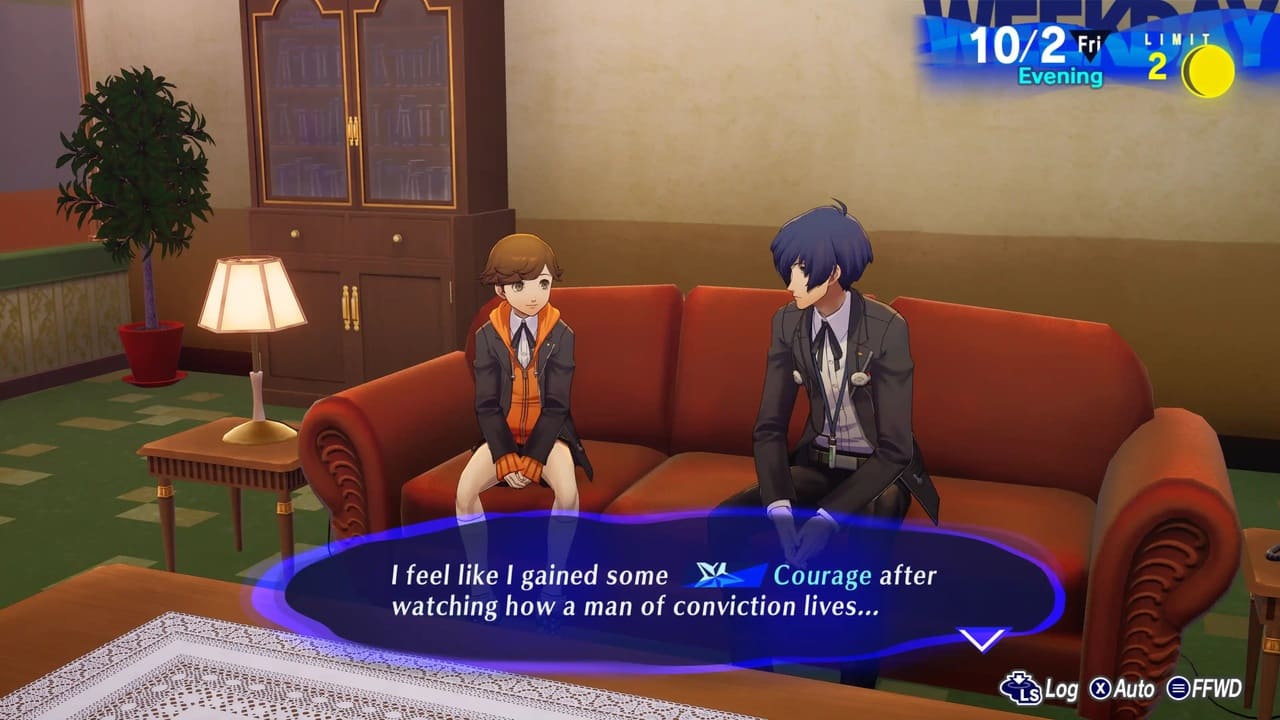The image size is (1280, 720).
Task: Advance the dialogue with the white arrow
Action: pos(983,638)
